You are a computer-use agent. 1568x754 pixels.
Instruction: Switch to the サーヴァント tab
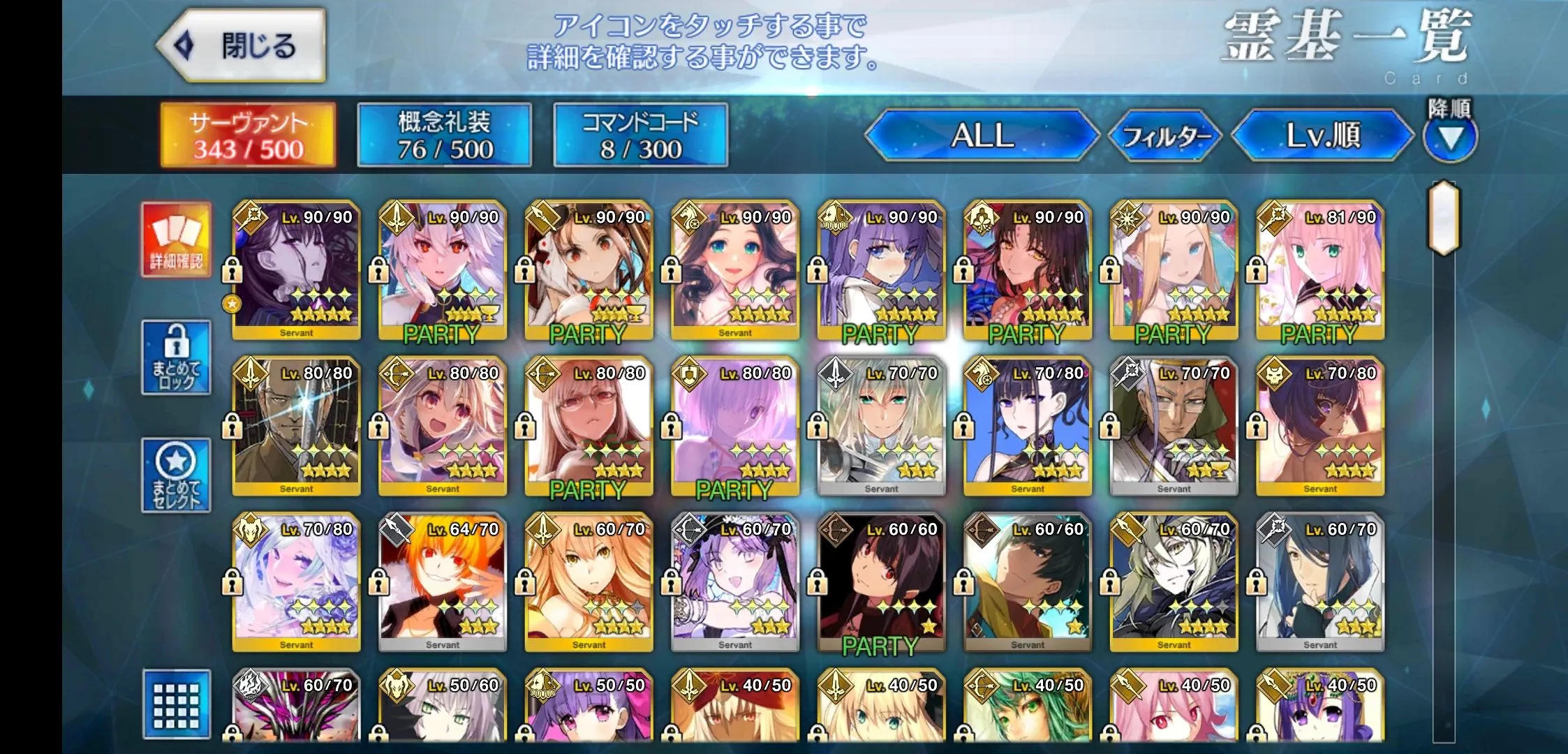[x=248, y=135]
